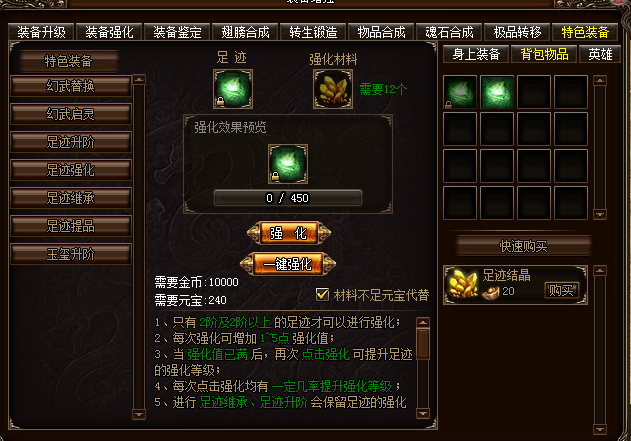631x441 pixels.
Task: Show the 转生锻造 tab
Action: [313, 31]
